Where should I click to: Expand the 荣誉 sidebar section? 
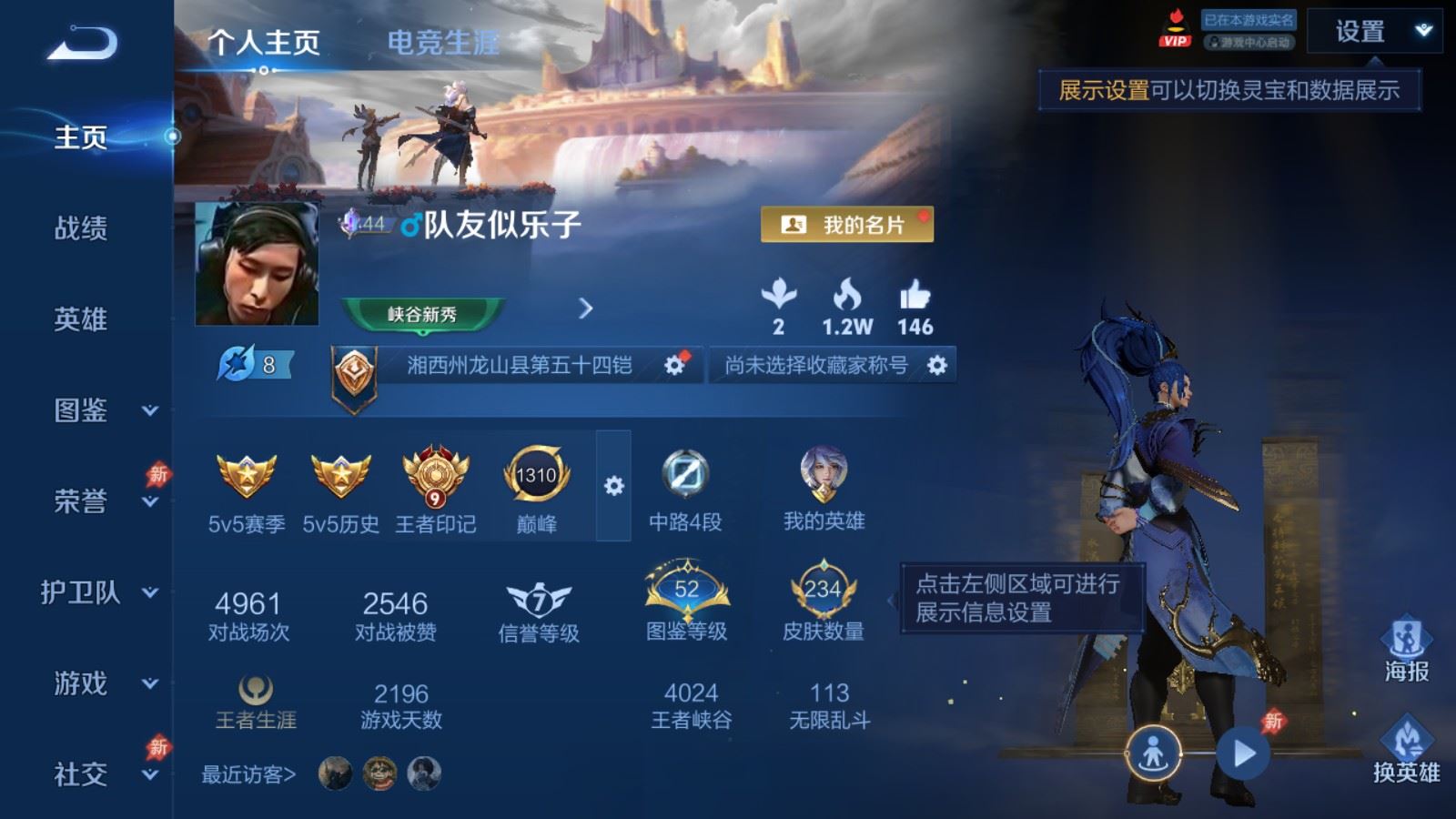pos(150,501)
